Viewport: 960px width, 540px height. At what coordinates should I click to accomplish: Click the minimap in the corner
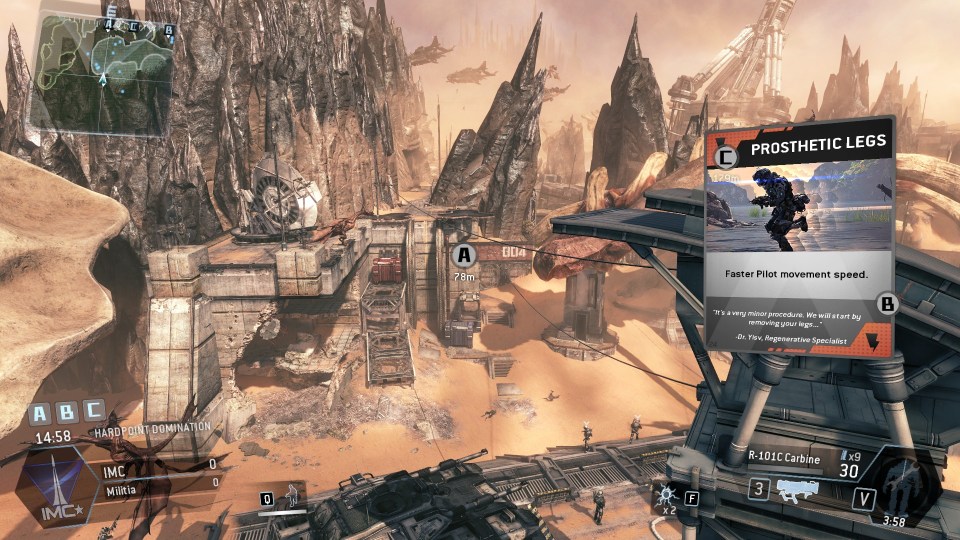tap(104, 77)
